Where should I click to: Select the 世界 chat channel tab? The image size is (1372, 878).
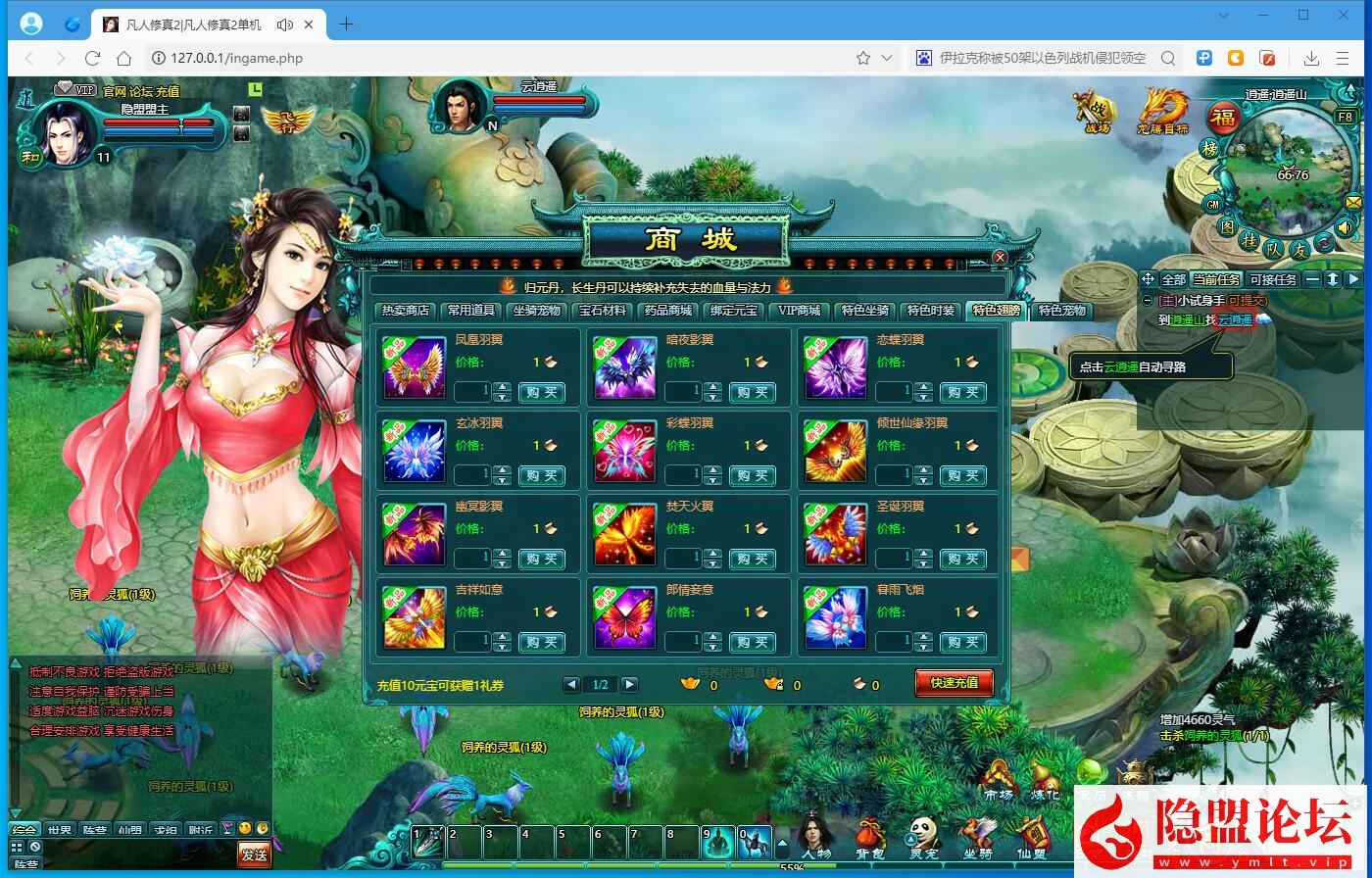pyautogui.click(x=60, y=828)
